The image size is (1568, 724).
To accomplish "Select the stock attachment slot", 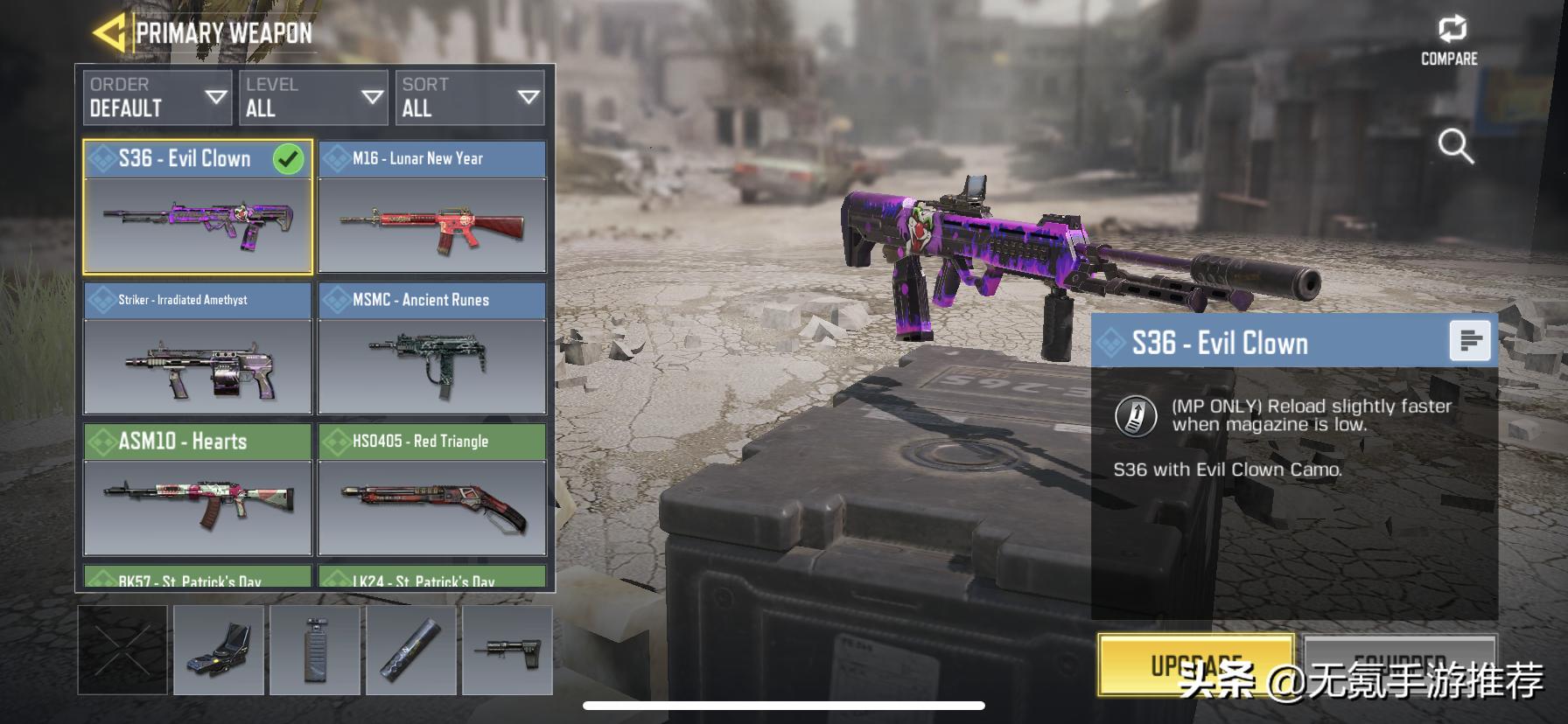I will click(x=507, y=651).
